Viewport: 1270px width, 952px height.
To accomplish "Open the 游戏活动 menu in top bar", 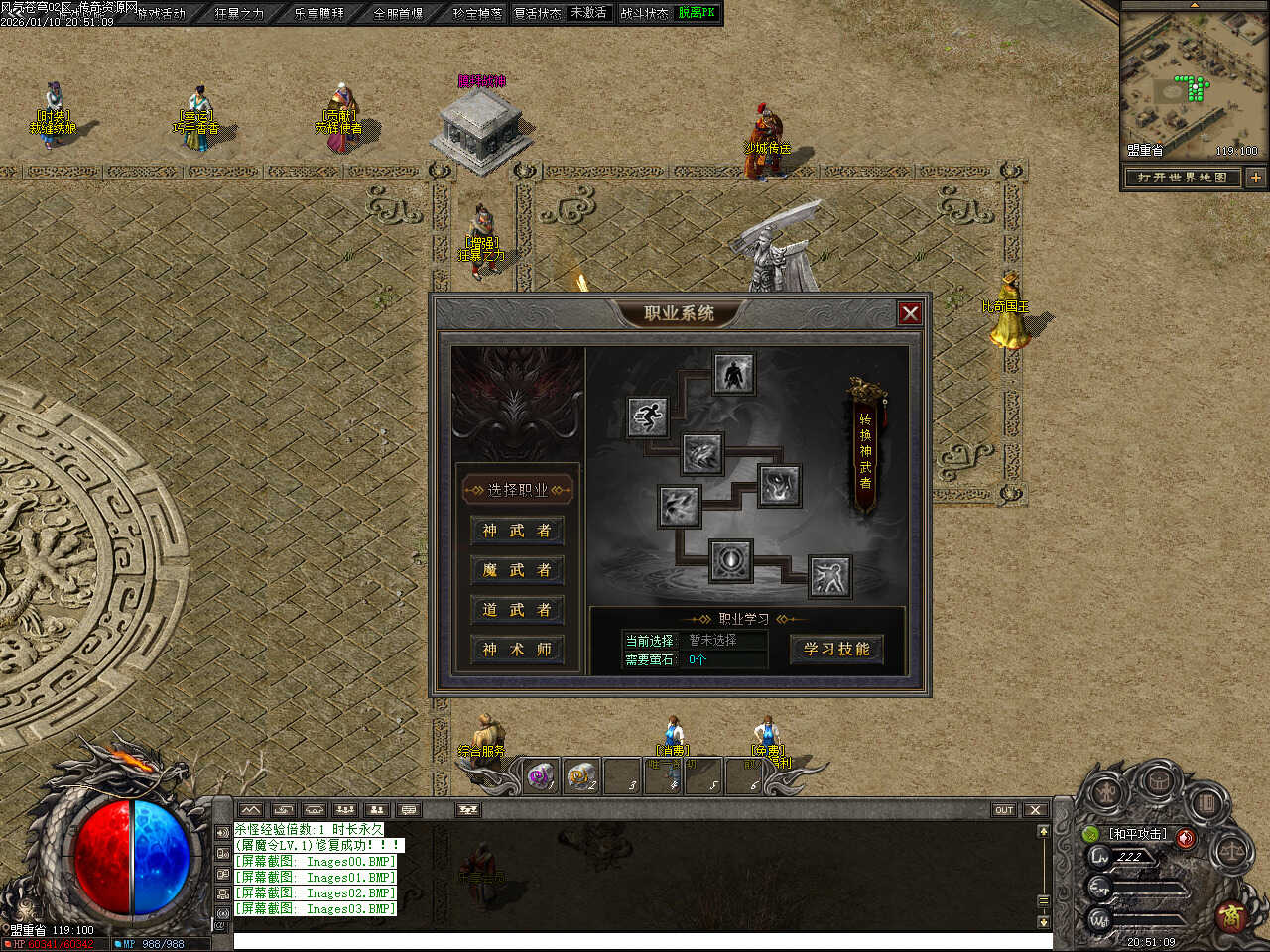I will tap(161, 13).
